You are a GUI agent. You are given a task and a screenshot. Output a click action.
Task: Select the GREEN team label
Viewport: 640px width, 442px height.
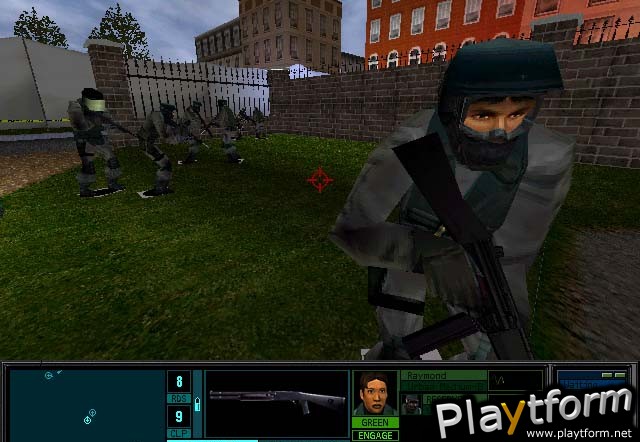375,423
